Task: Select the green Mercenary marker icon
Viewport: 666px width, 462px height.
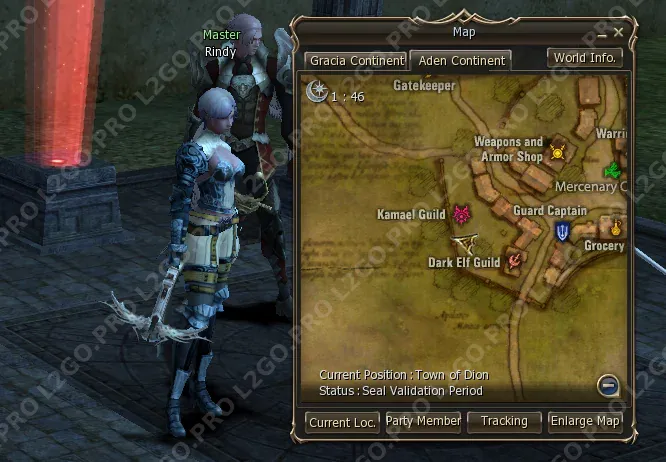Action: pos(612,168)
